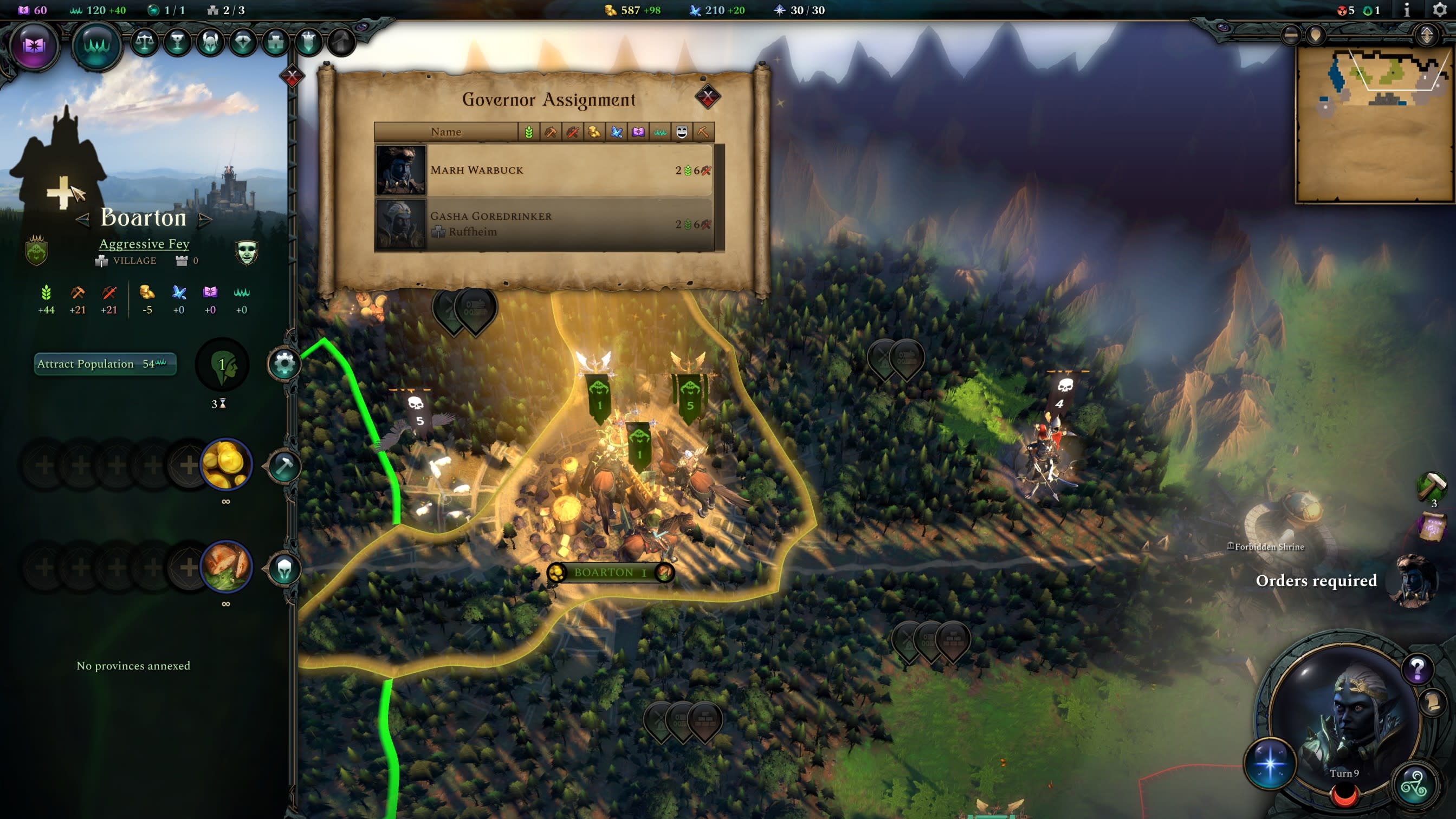Open the teal imperium crown orb

pos(96,45)
